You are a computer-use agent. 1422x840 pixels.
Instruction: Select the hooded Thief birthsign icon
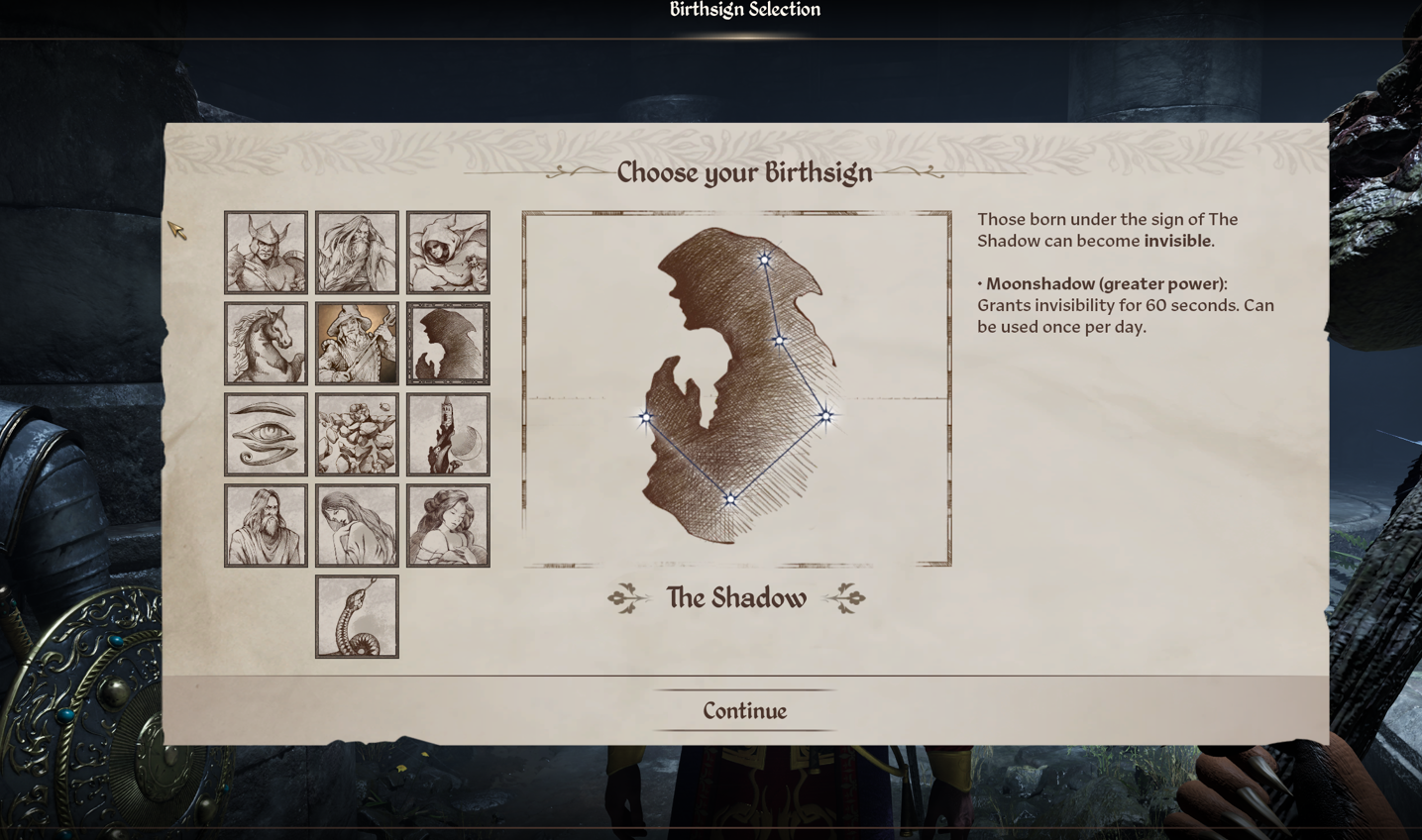click(448, 251)
